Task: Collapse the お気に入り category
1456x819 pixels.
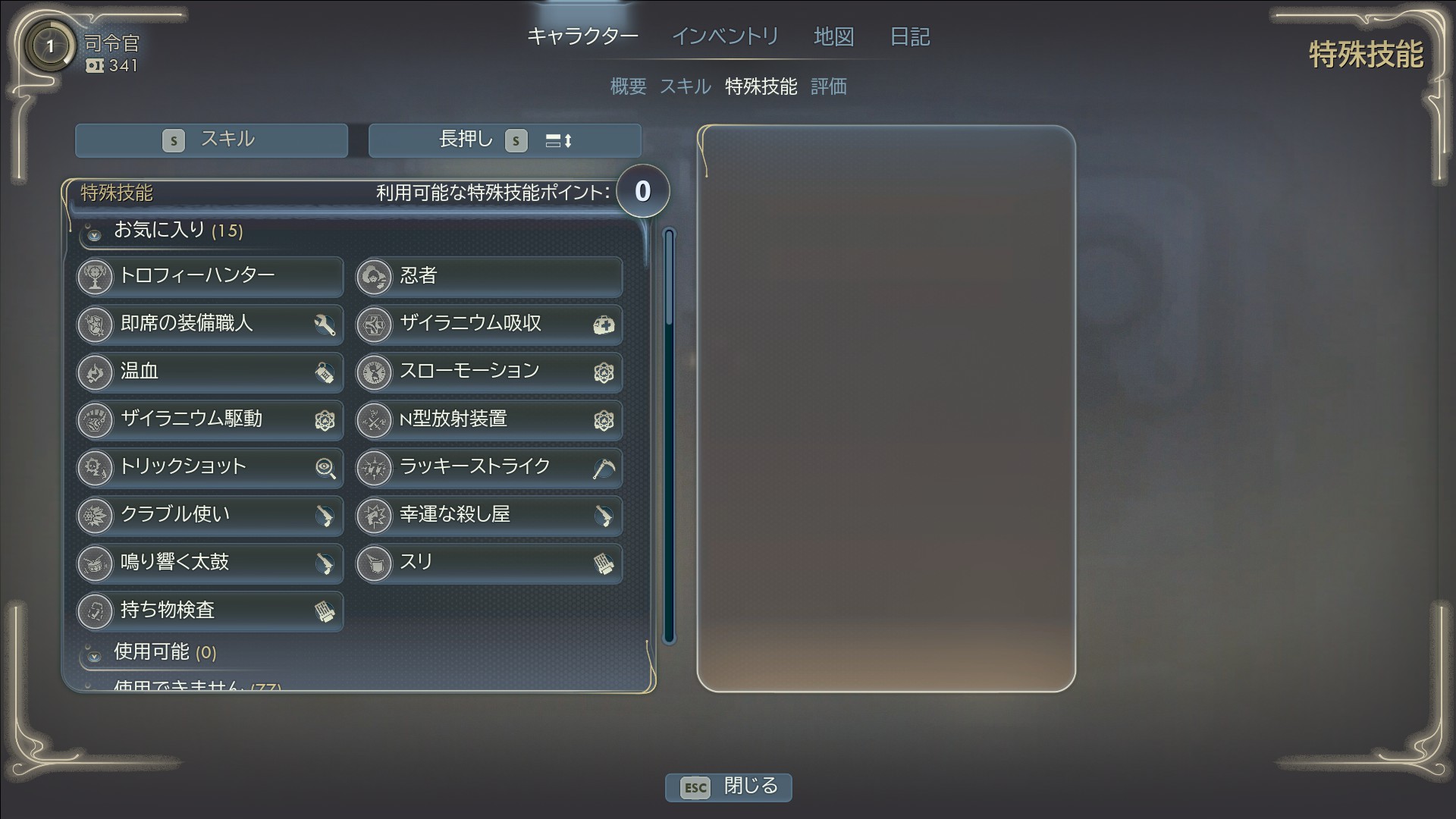Action: click(94, 233)
